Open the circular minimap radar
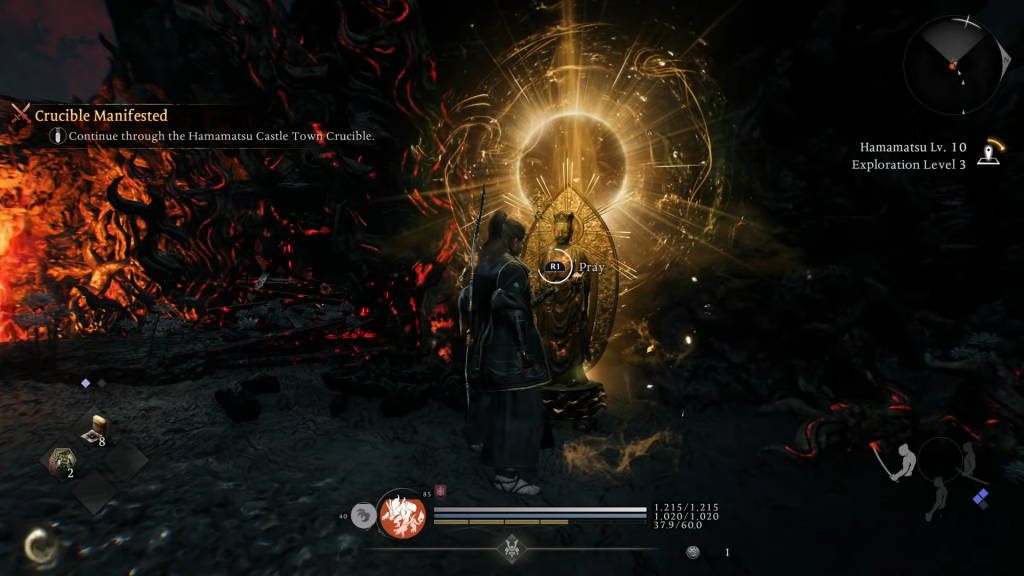The width and height of the screenshot is (1024, 576). point(951,66)
